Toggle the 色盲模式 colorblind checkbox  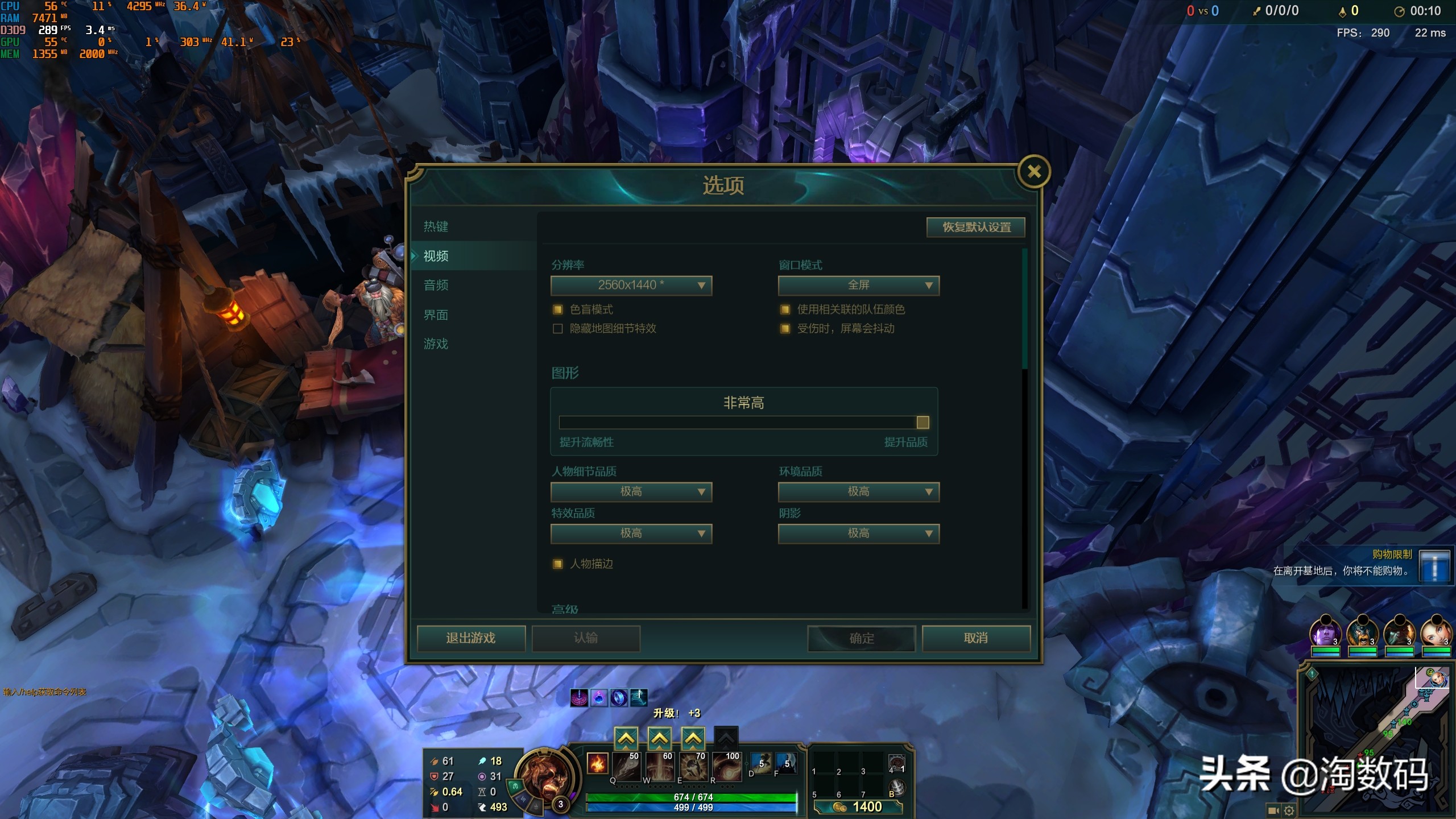coord(558,310)
